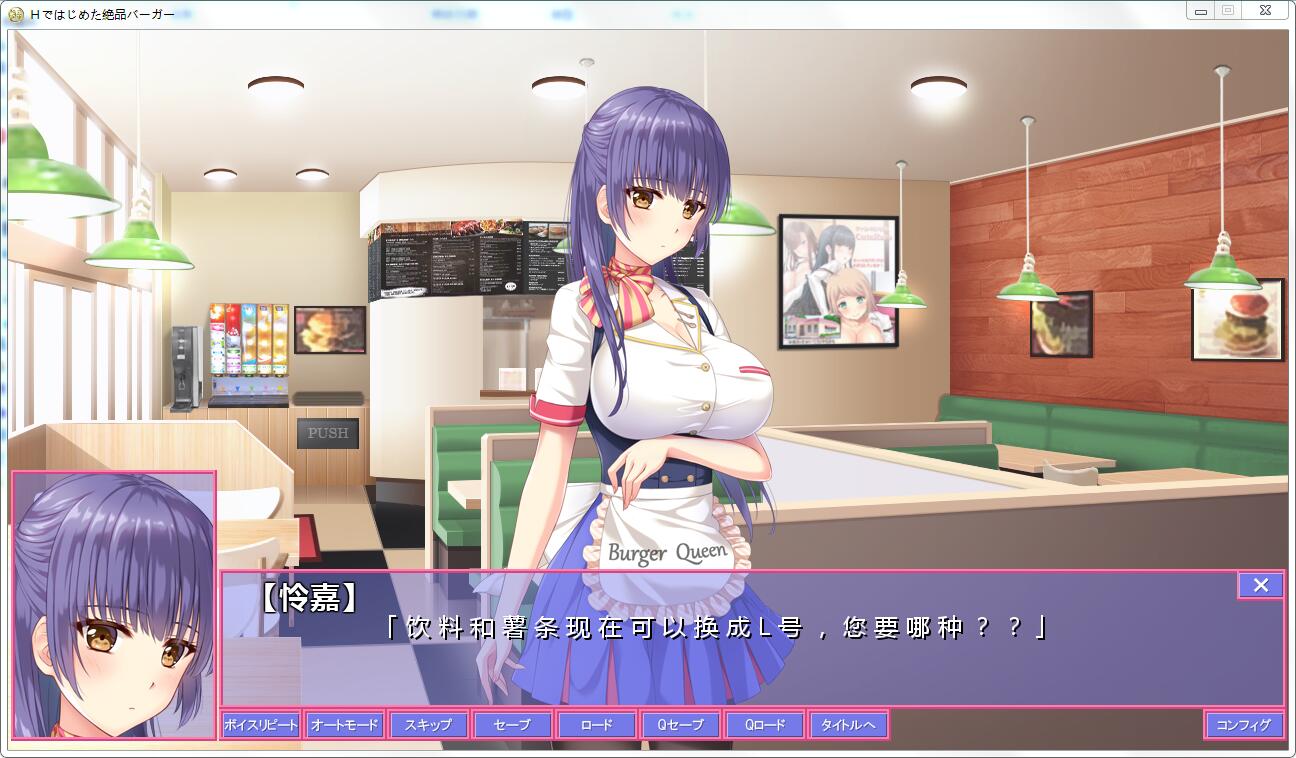The height and width of the screenshot is (758, 1296).
Task: Open the セーブ save screen
Action: pos(512,724)
